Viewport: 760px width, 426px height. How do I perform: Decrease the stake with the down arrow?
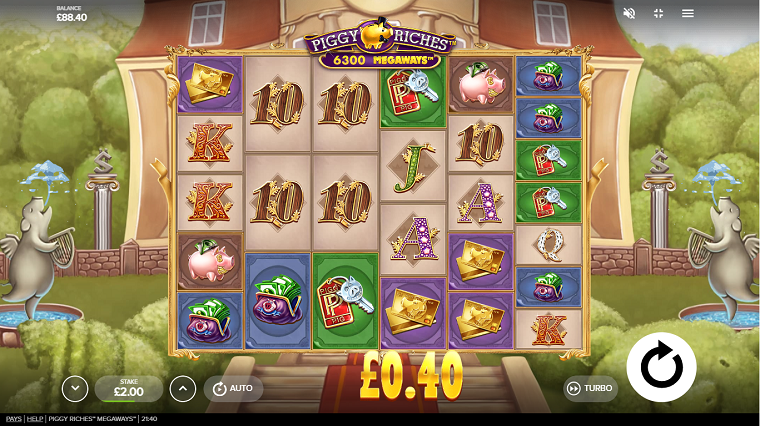74,388
